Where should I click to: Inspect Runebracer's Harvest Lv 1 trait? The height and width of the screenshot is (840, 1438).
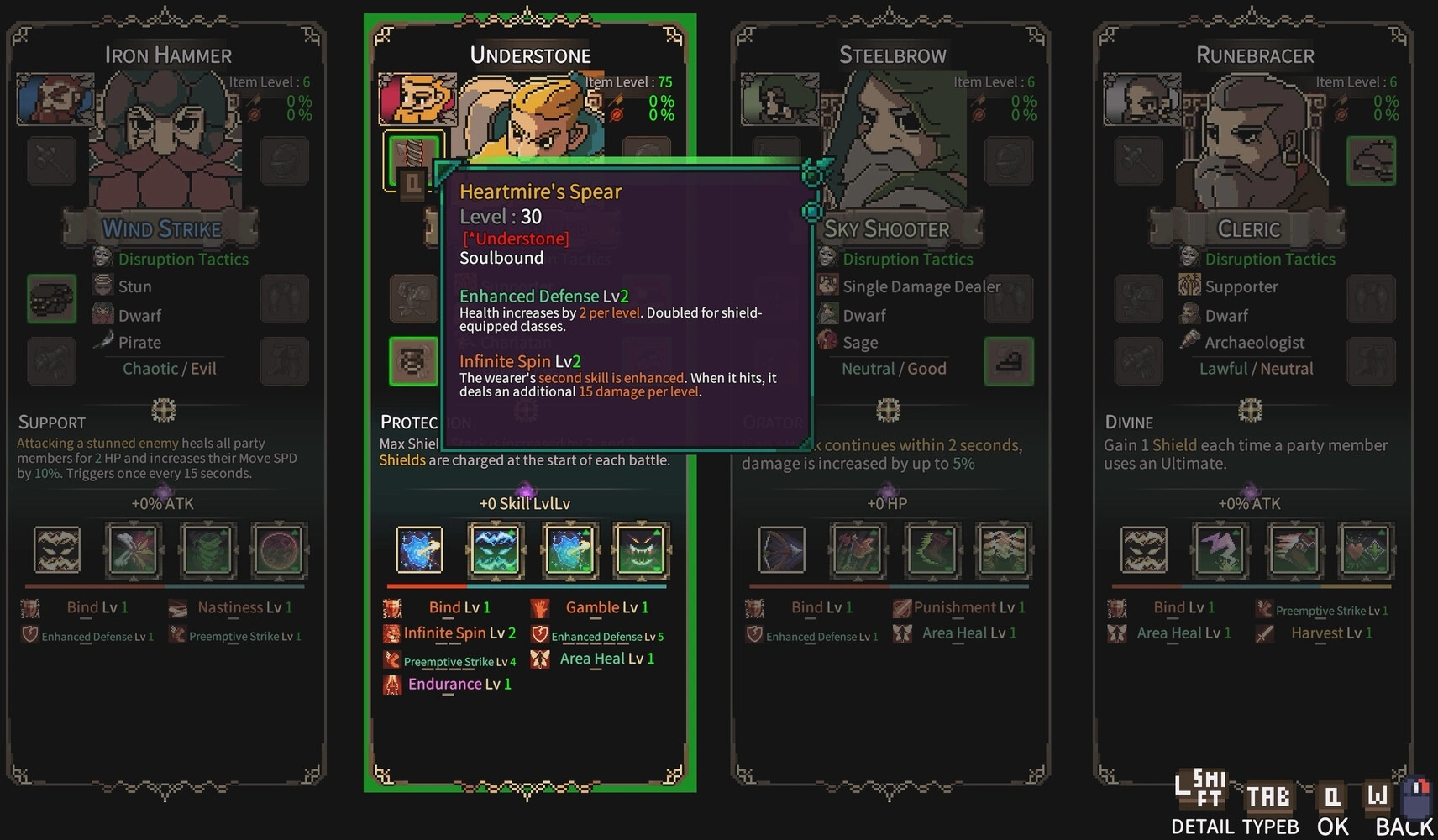pyautogui.click(x=1331, y=633)
